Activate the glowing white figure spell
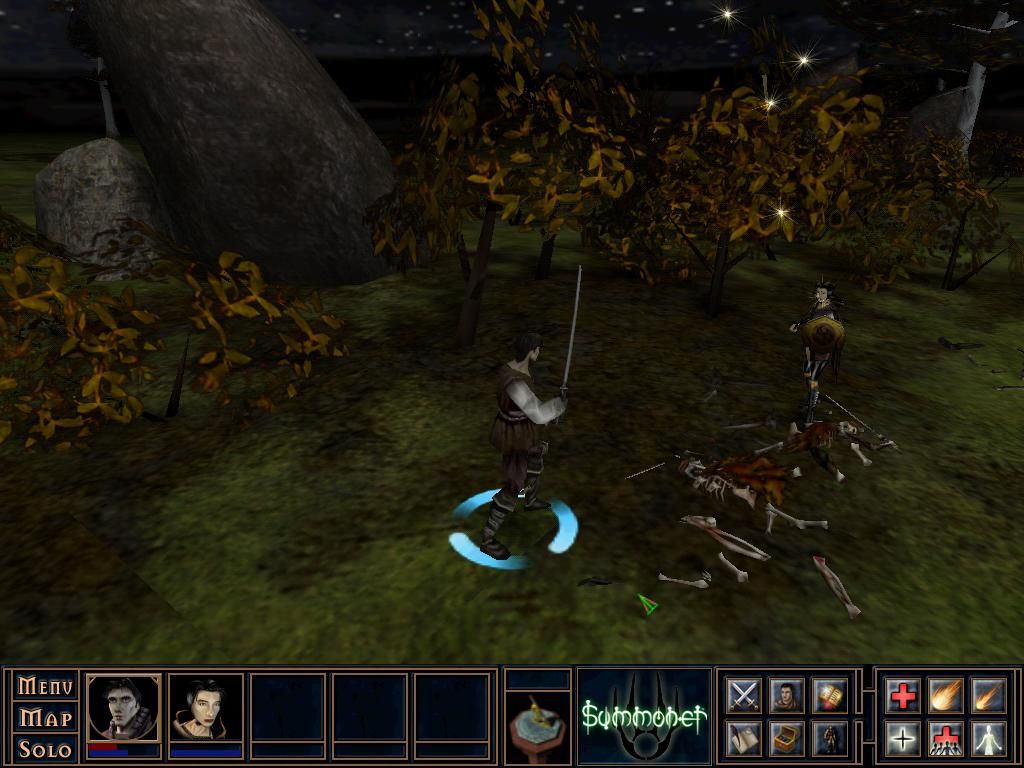Image resolution: width=1024 pixels, height=768 pixels. click(x=988, y=738)
